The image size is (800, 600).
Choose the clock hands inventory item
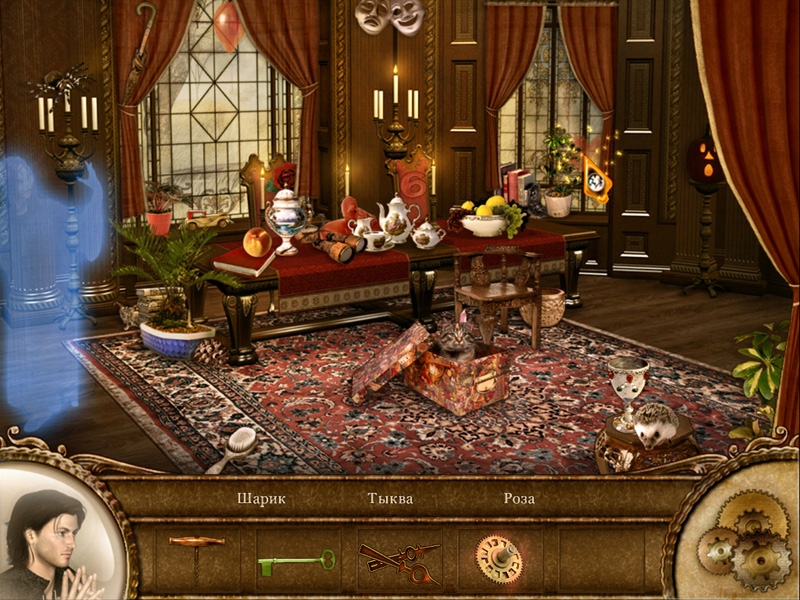point(399,562)
